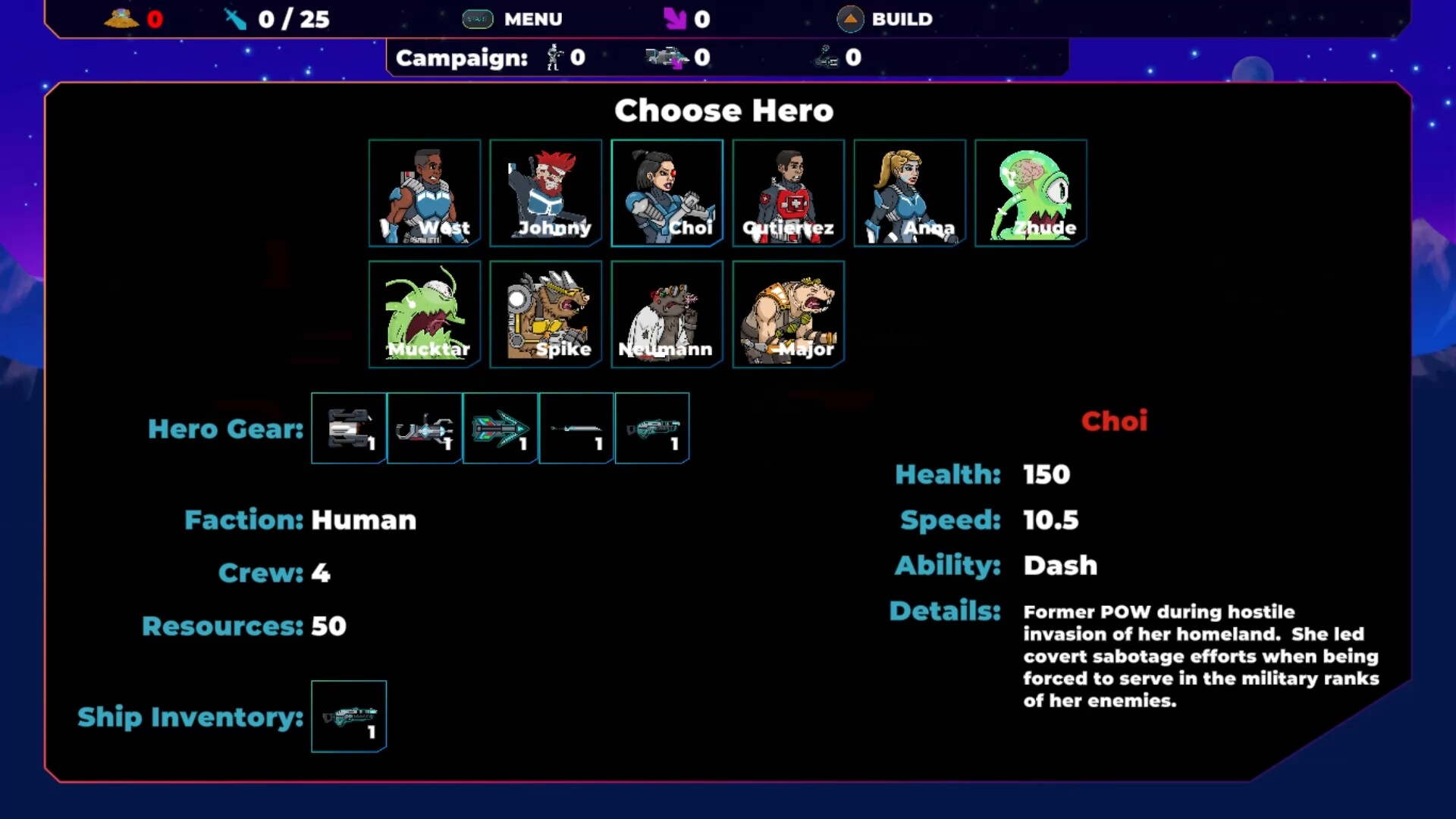The width and height of the screenshot is (1456, 819).
Task: Click the rifle in Ship Inventory
Action: coord(349,716)
